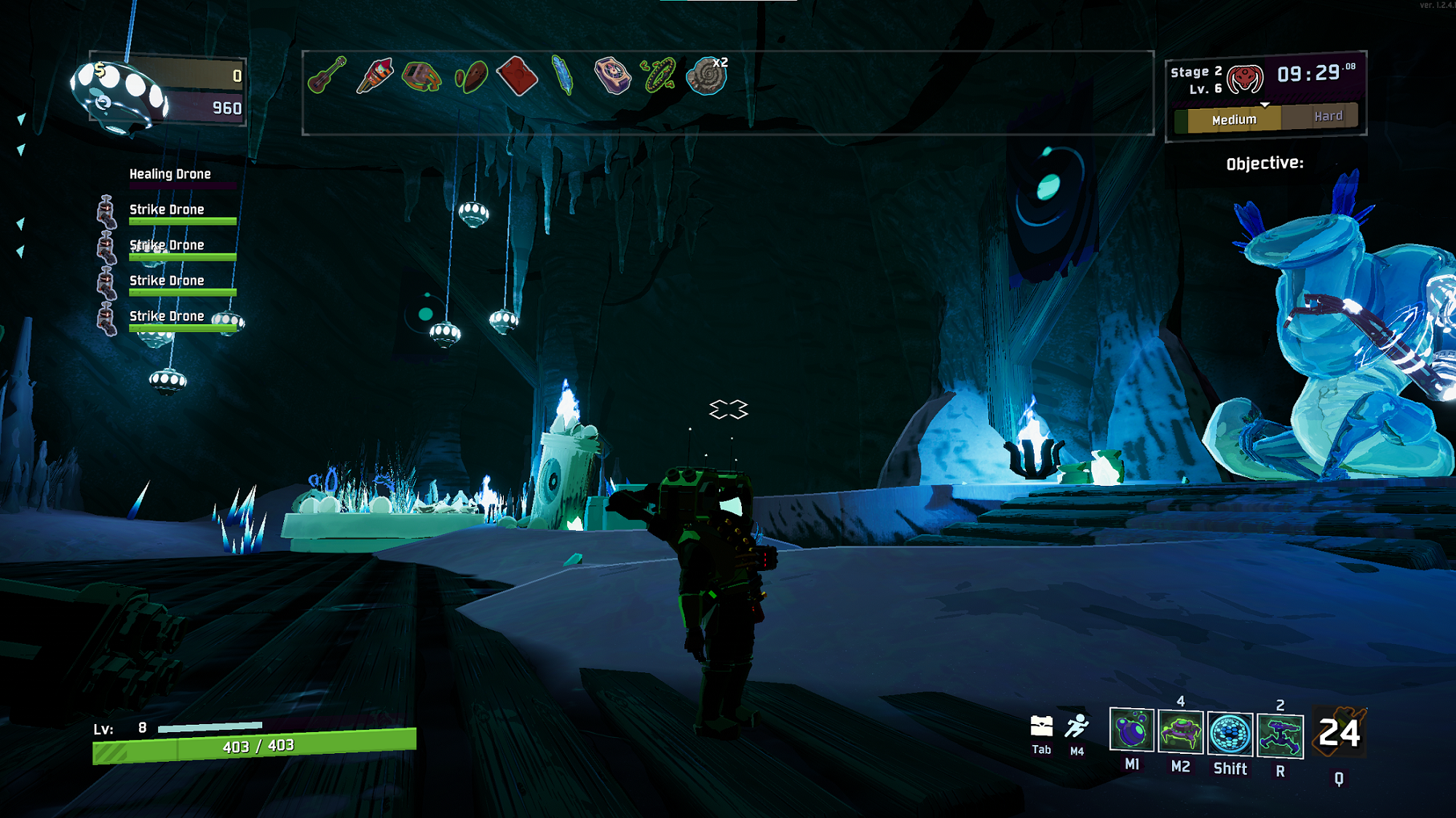The image size is (1456, 818).
Task: Activate the Bouncing Grenades primary skill
Action: coord(1131,731)
